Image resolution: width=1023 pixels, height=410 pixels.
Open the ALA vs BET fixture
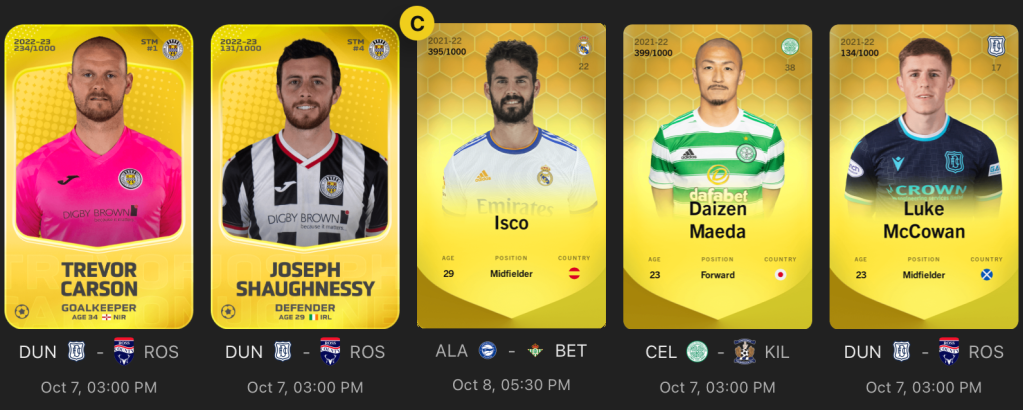511,351
